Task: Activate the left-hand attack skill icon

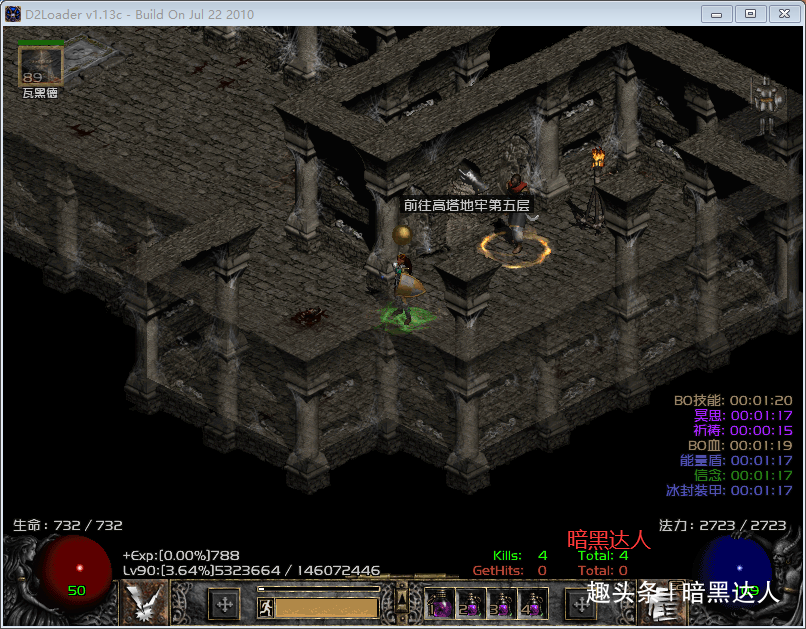Action: click(144, 602)
